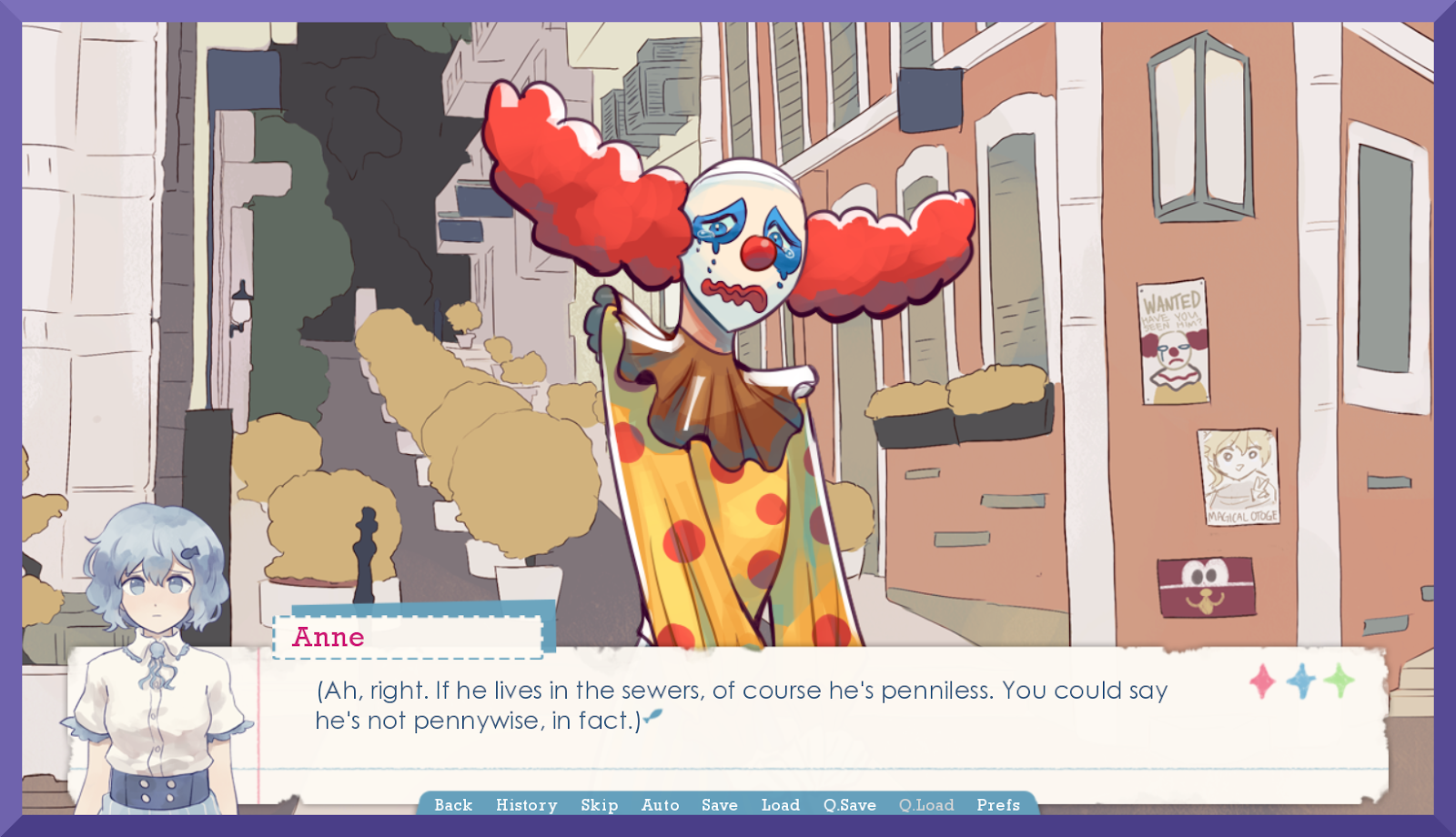Open the Load screen
Screen dimensions: 1456x837
780,805
